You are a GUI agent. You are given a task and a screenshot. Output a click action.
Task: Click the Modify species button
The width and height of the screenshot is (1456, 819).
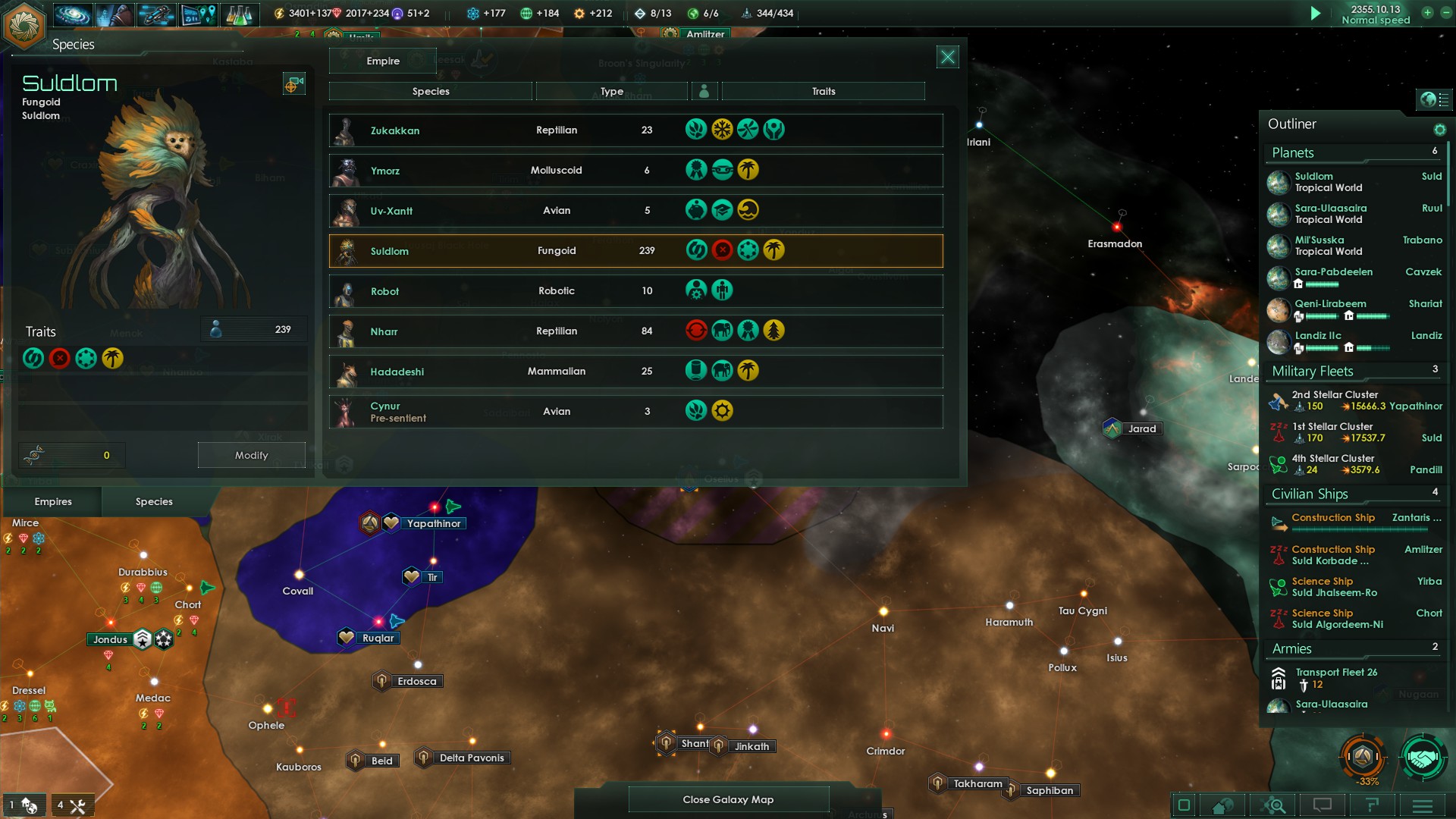[x=251, y=455]
